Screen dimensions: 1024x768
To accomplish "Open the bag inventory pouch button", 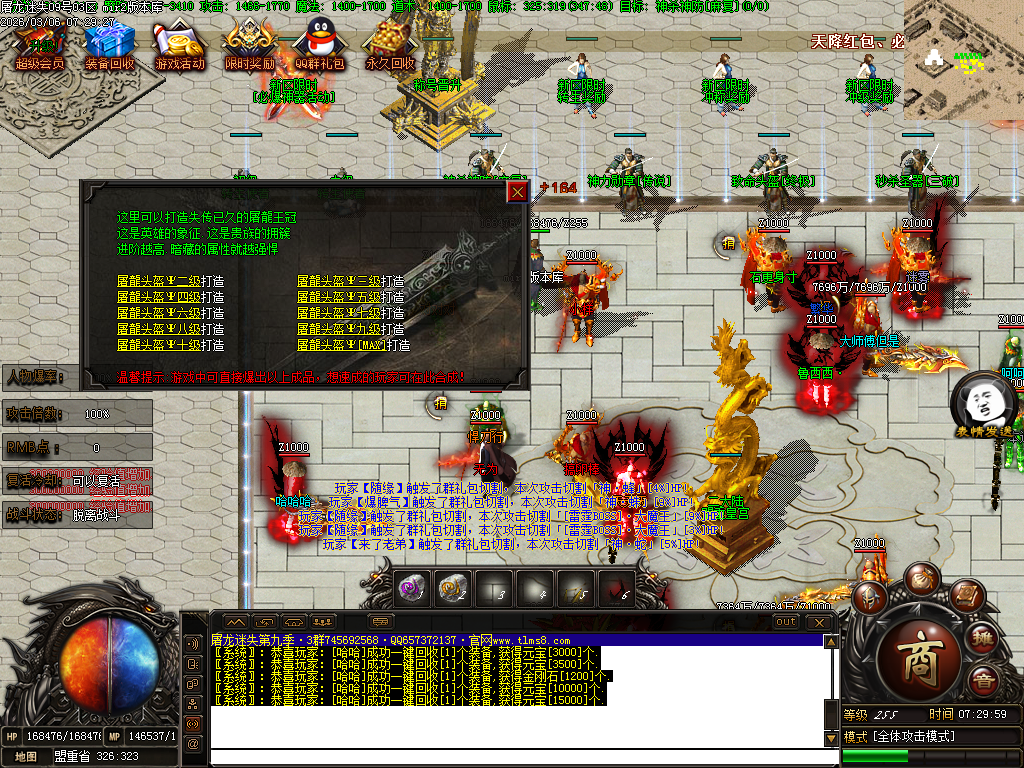I will click(920, 578).
